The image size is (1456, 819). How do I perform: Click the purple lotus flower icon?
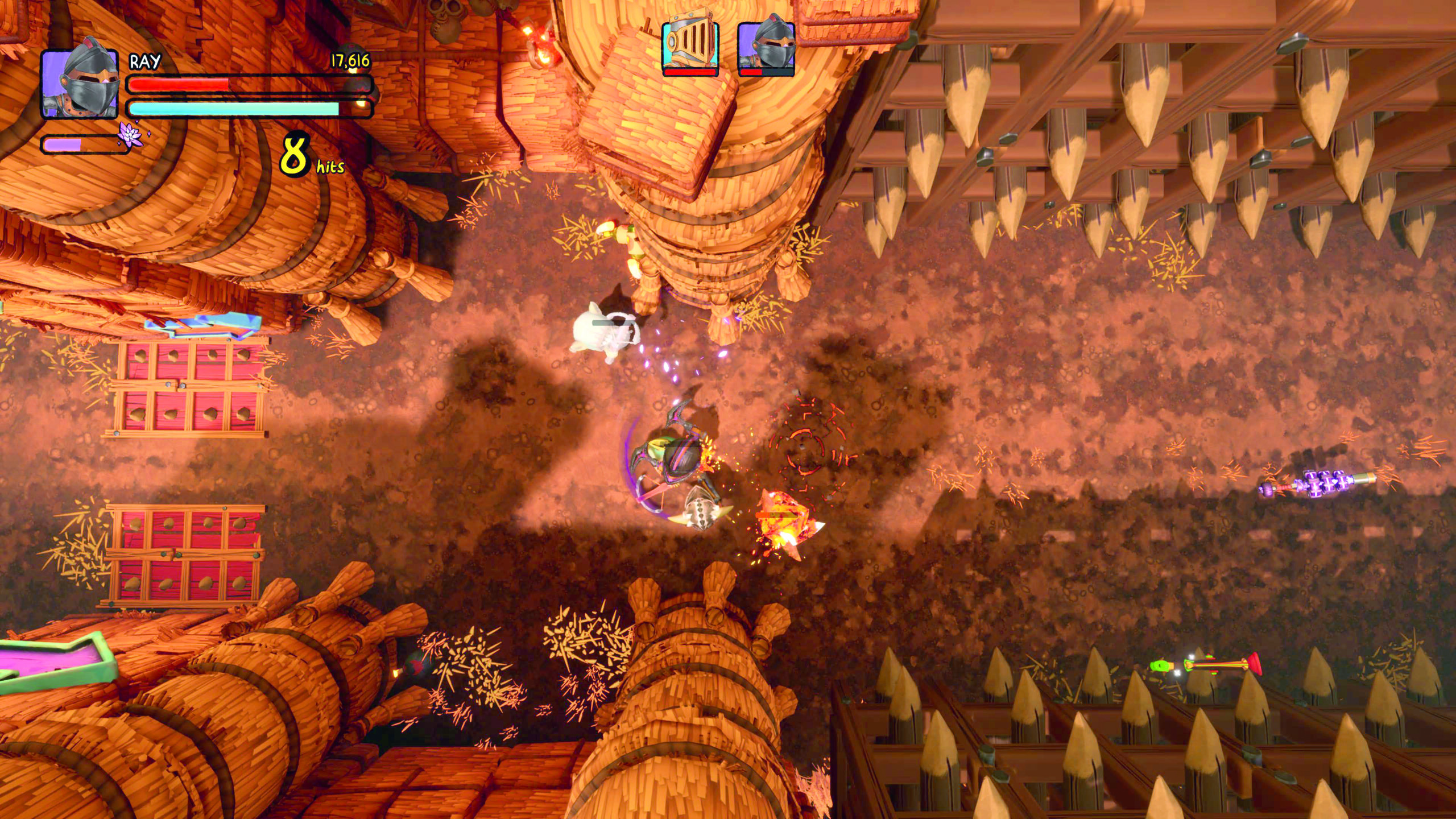coord(130,135)
